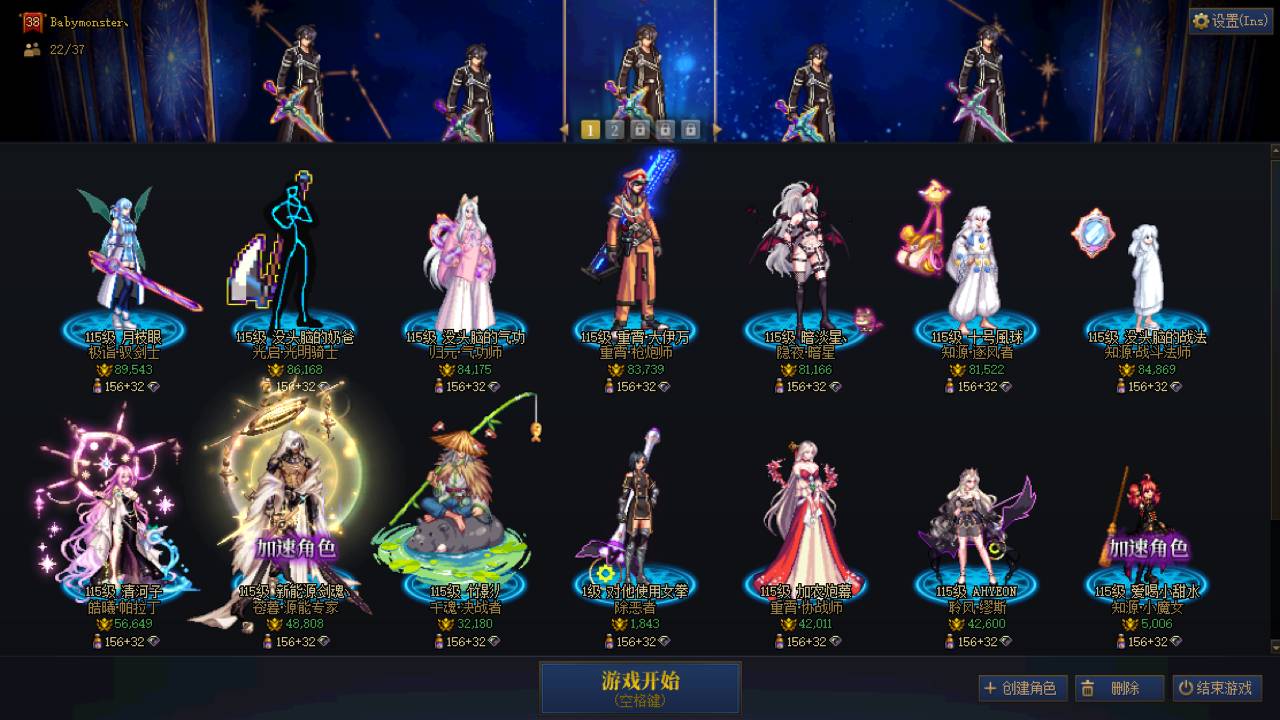
Task: Select the highlighted page tab 1
Action: (x=589, y=128)
